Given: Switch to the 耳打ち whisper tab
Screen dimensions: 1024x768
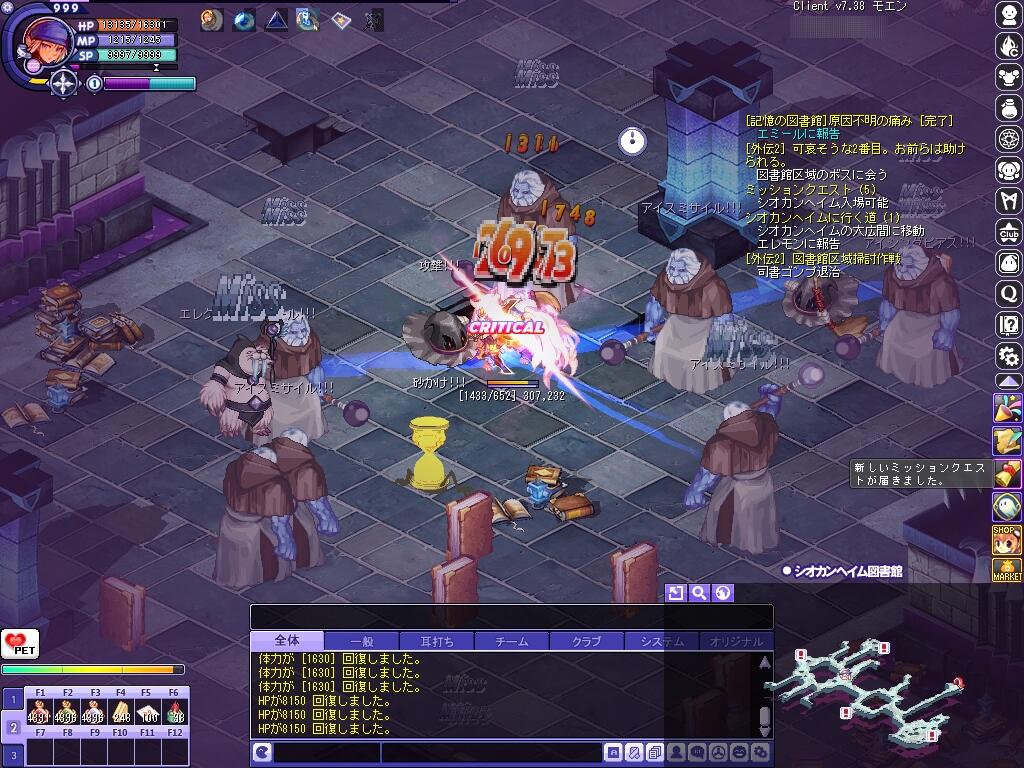Looking at the screenshot, I should [436, 641].
